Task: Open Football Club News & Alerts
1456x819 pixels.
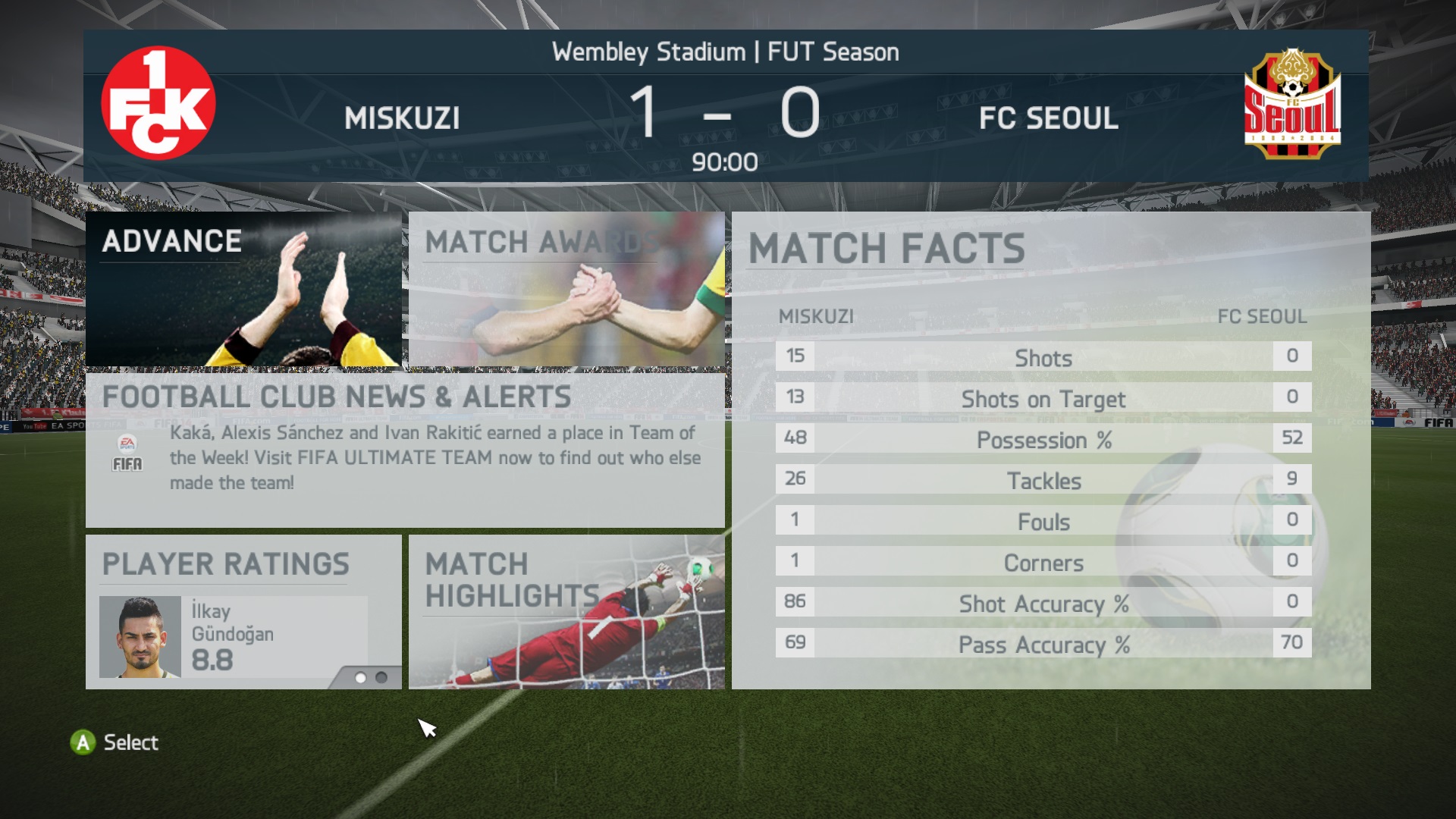Action: [405, 450]
